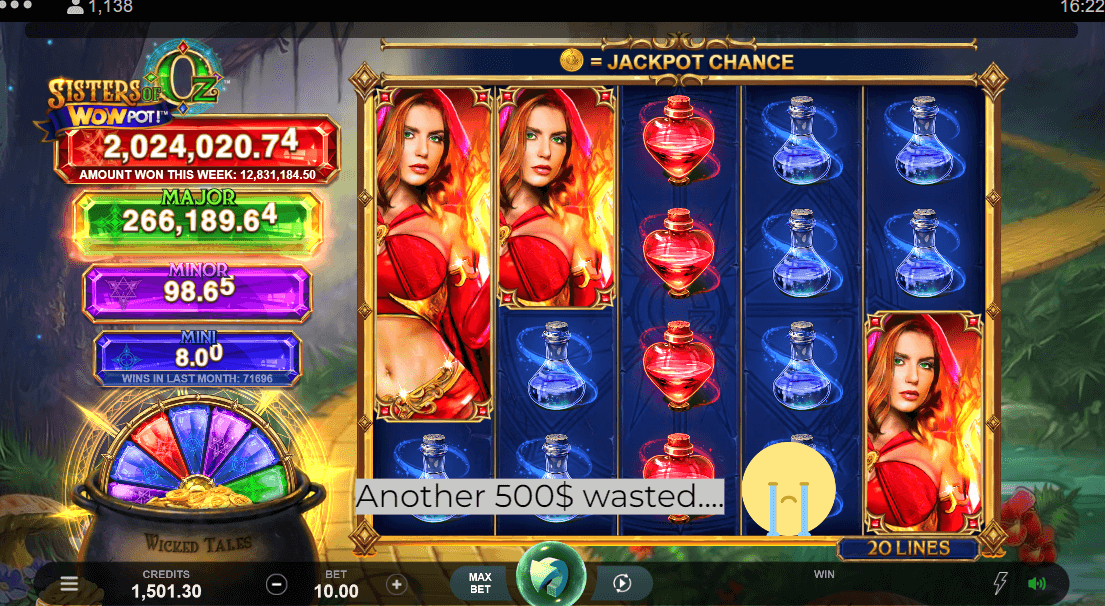Increase the bet with the plus button
The image size is (1105, 606).
point(397,584)
